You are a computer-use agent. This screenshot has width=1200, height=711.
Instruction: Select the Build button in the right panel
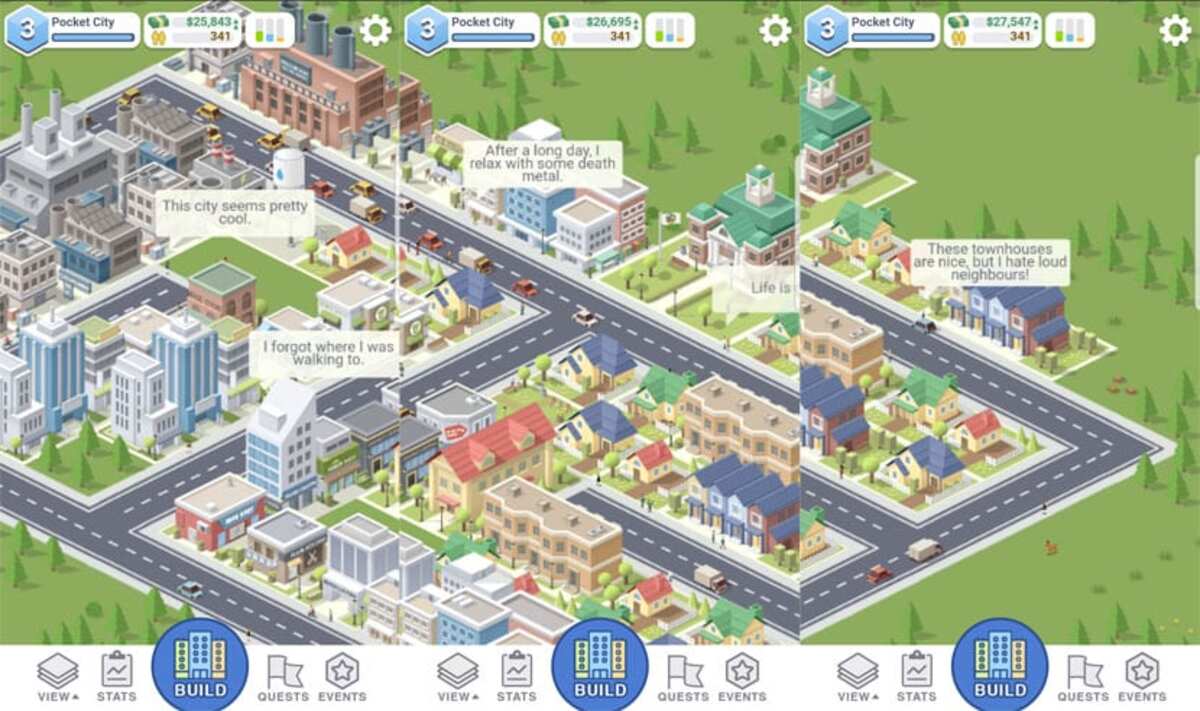coord(1000,667)
